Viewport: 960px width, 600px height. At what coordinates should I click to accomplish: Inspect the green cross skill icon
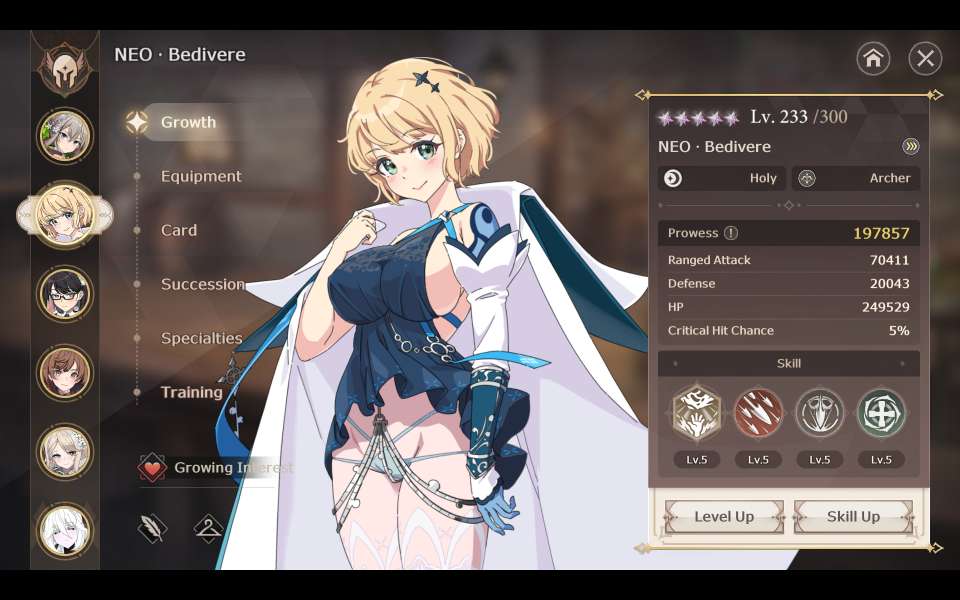click(x=881, y=413)
